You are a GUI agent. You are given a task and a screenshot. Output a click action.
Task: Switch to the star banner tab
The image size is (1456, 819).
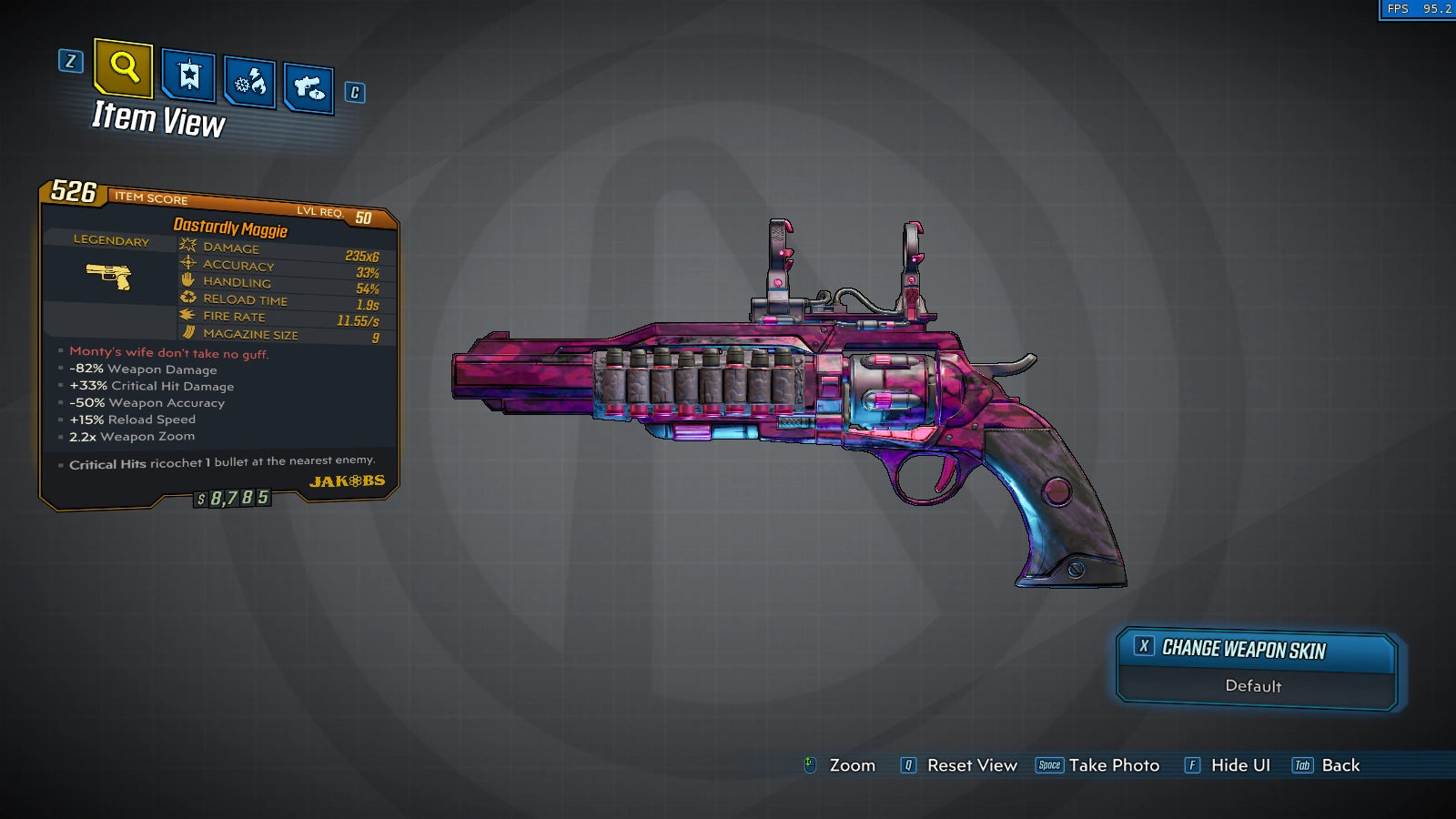point(188,75)
